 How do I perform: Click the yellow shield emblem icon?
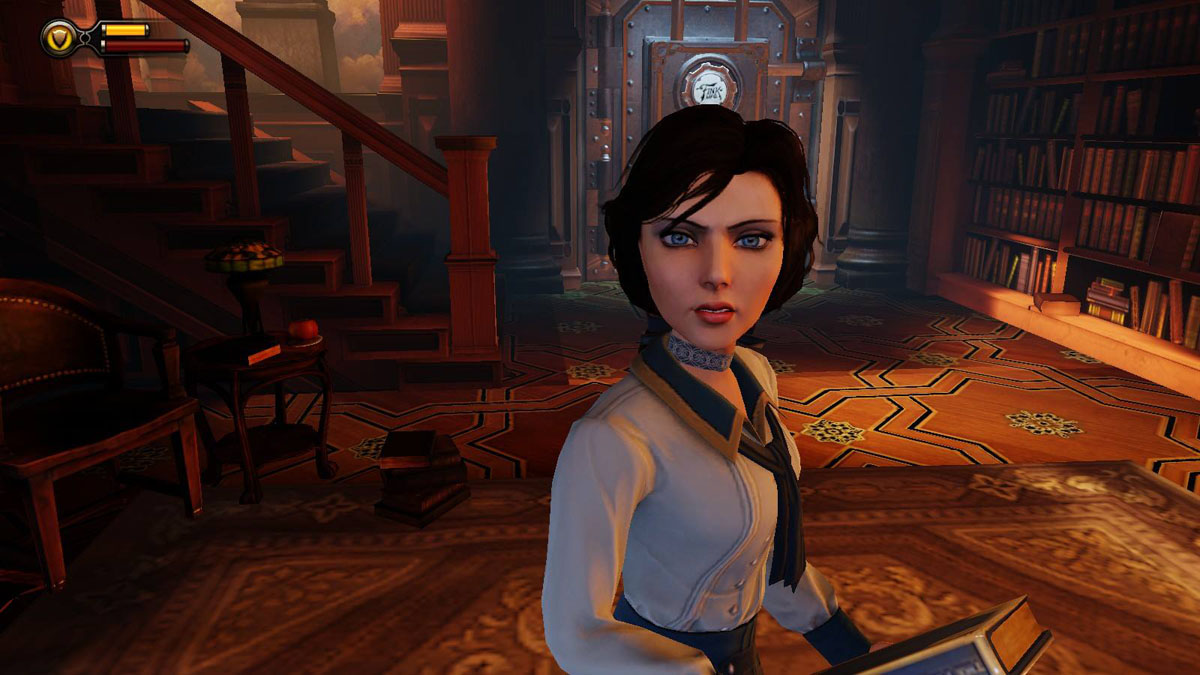pos(60,38)
